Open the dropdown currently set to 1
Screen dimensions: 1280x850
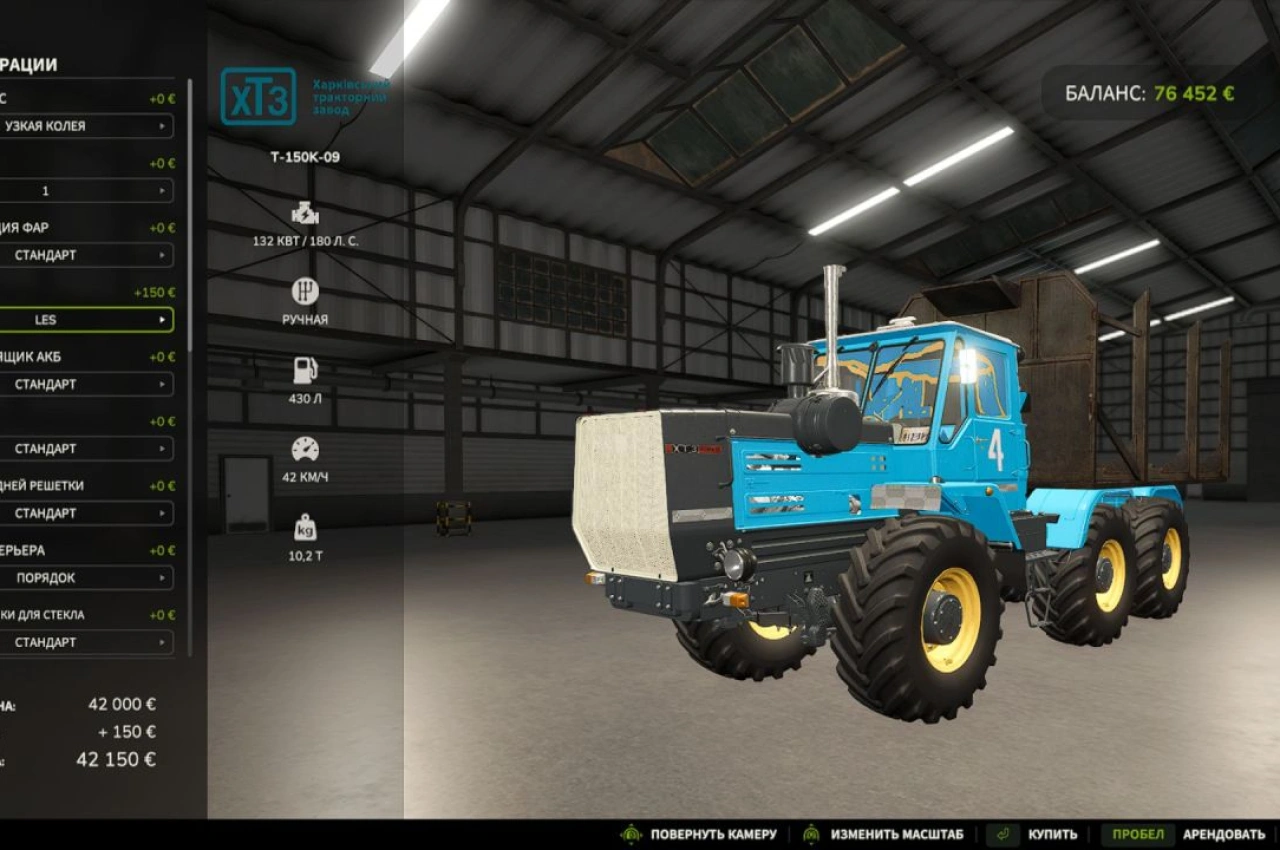(87, 191)
